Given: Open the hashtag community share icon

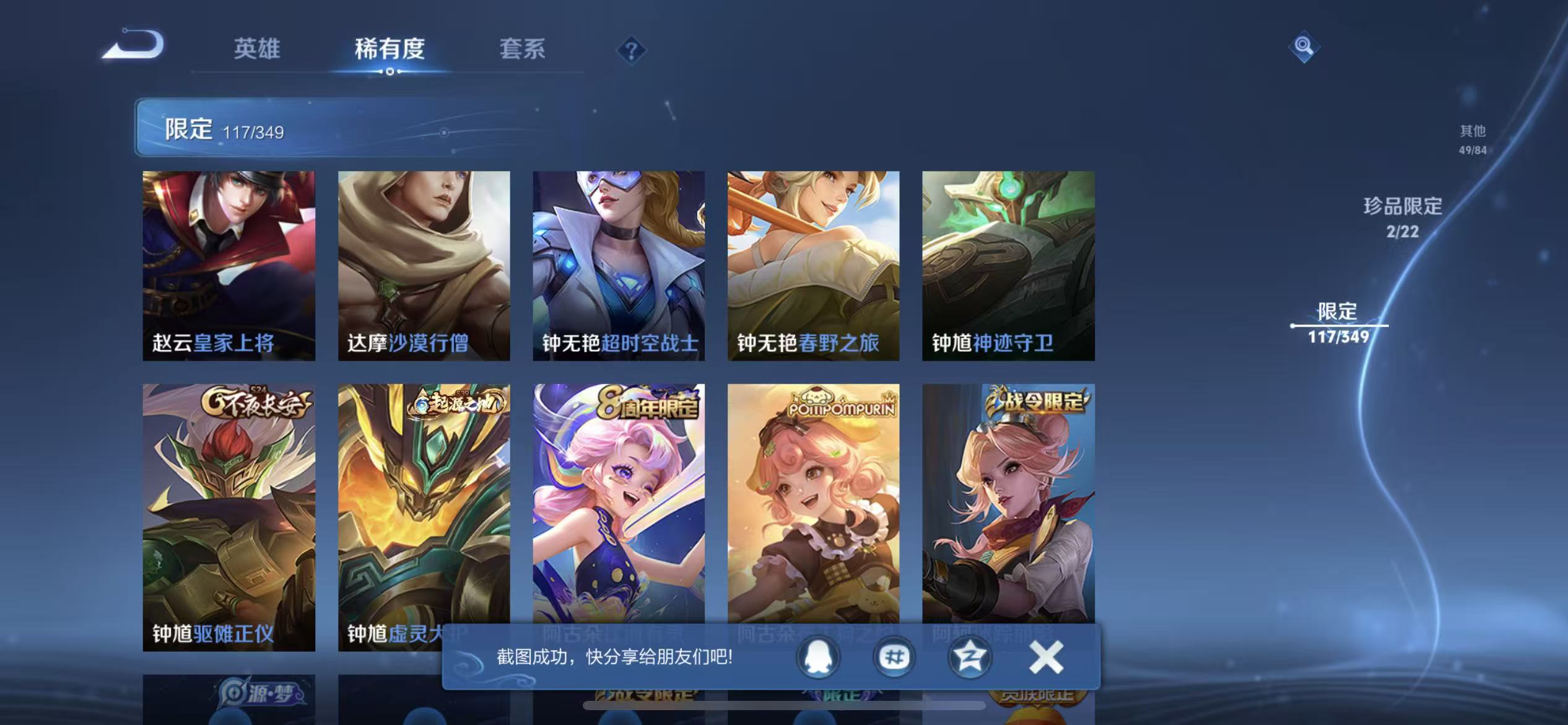Looking at the screenshot, I should point(893,657).
